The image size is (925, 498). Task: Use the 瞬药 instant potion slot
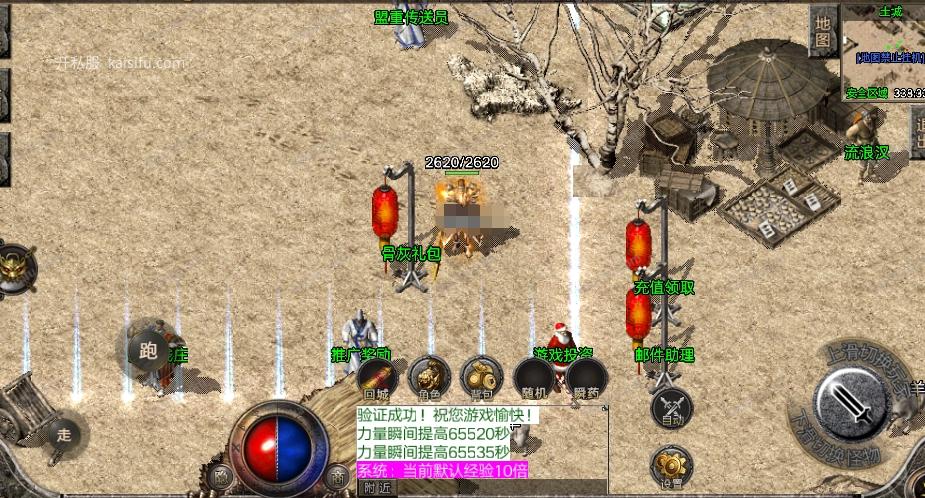pos(586,380)
